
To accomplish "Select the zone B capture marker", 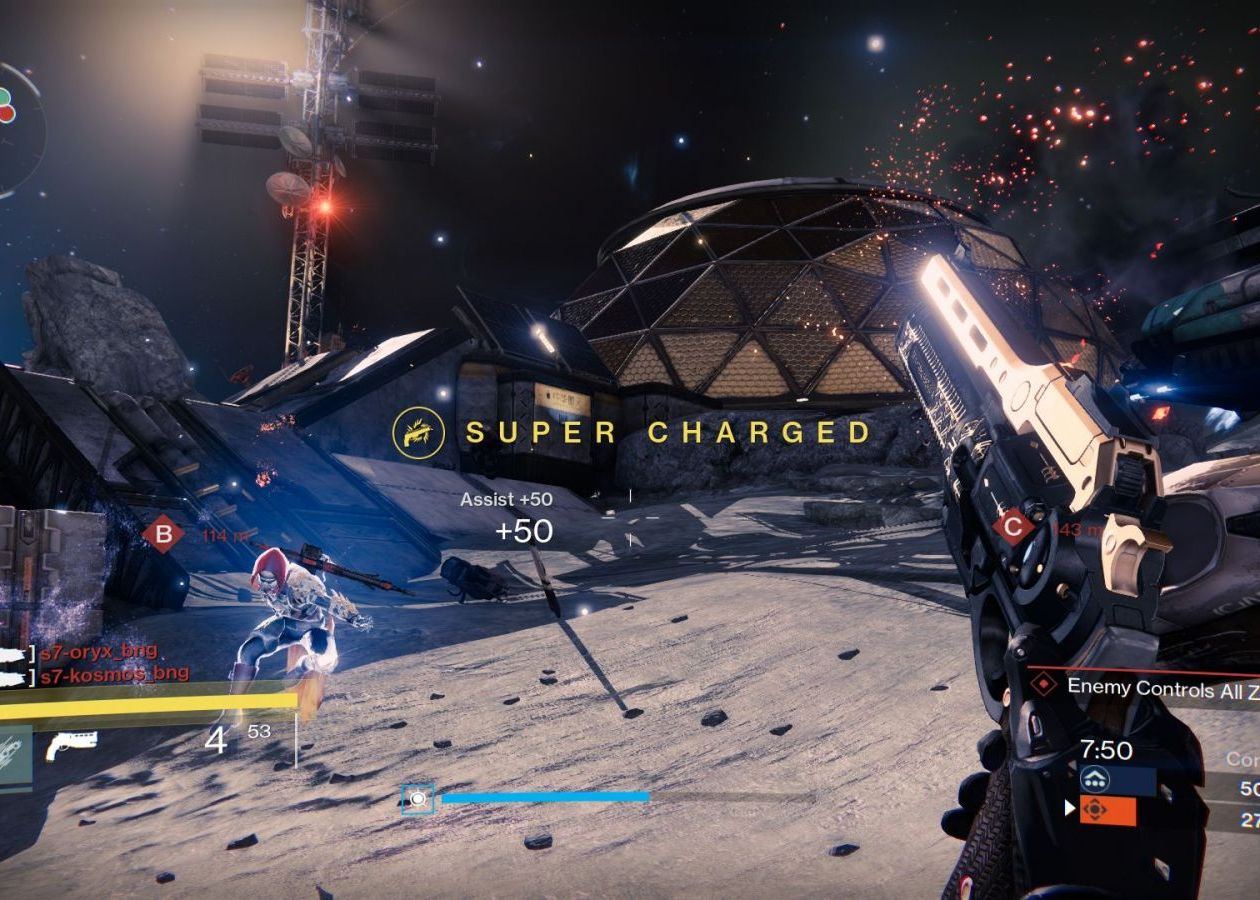I will pyautogui.click(x=163, y=533).
